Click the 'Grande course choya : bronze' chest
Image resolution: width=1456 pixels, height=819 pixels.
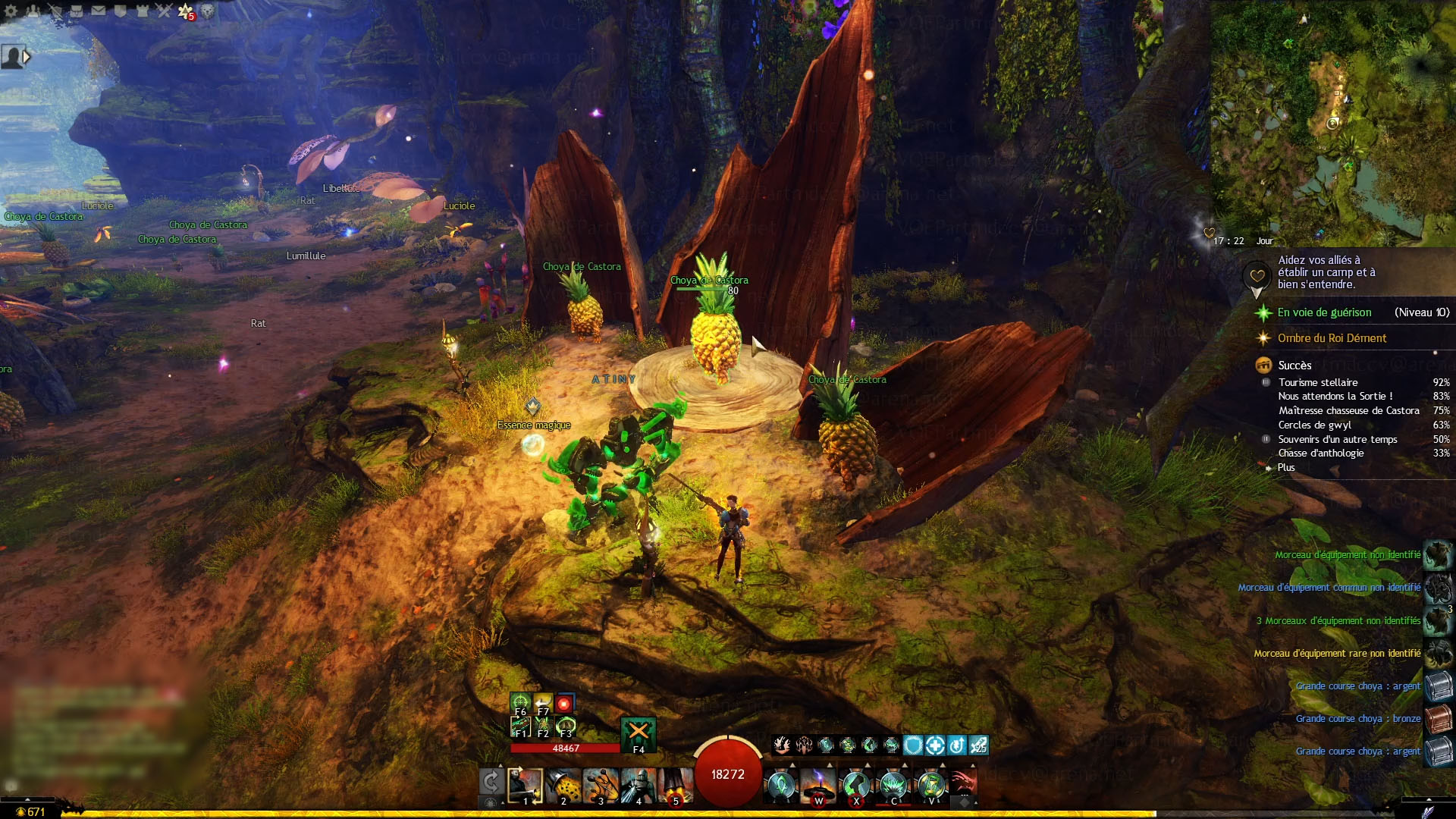point(1438,718)
